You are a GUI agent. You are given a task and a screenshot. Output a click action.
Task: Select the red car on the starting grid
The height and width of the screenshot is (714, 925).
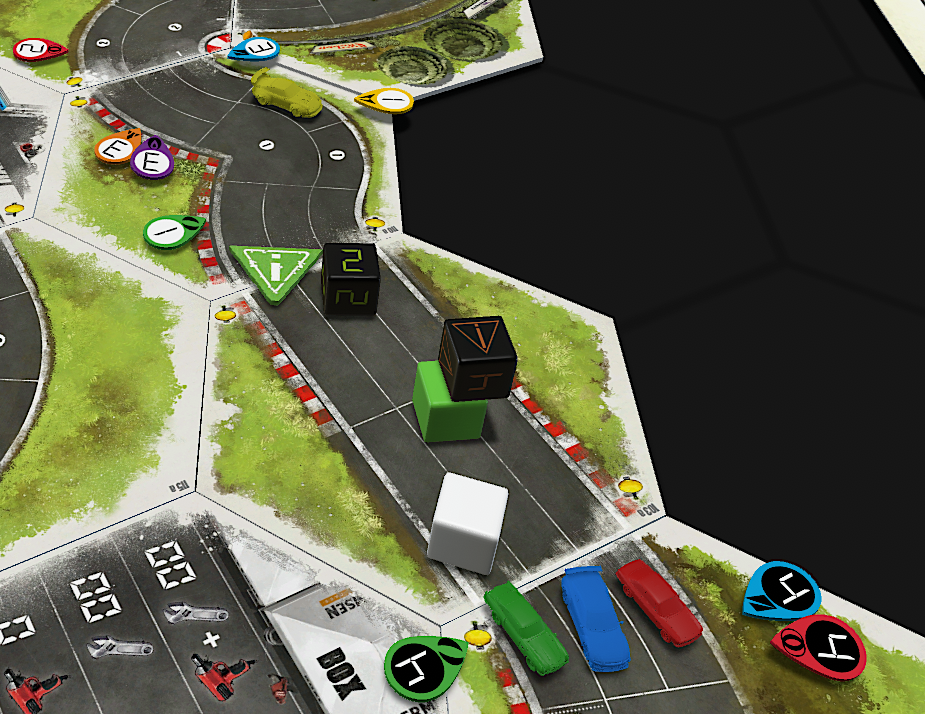click(x=661, y=599)
